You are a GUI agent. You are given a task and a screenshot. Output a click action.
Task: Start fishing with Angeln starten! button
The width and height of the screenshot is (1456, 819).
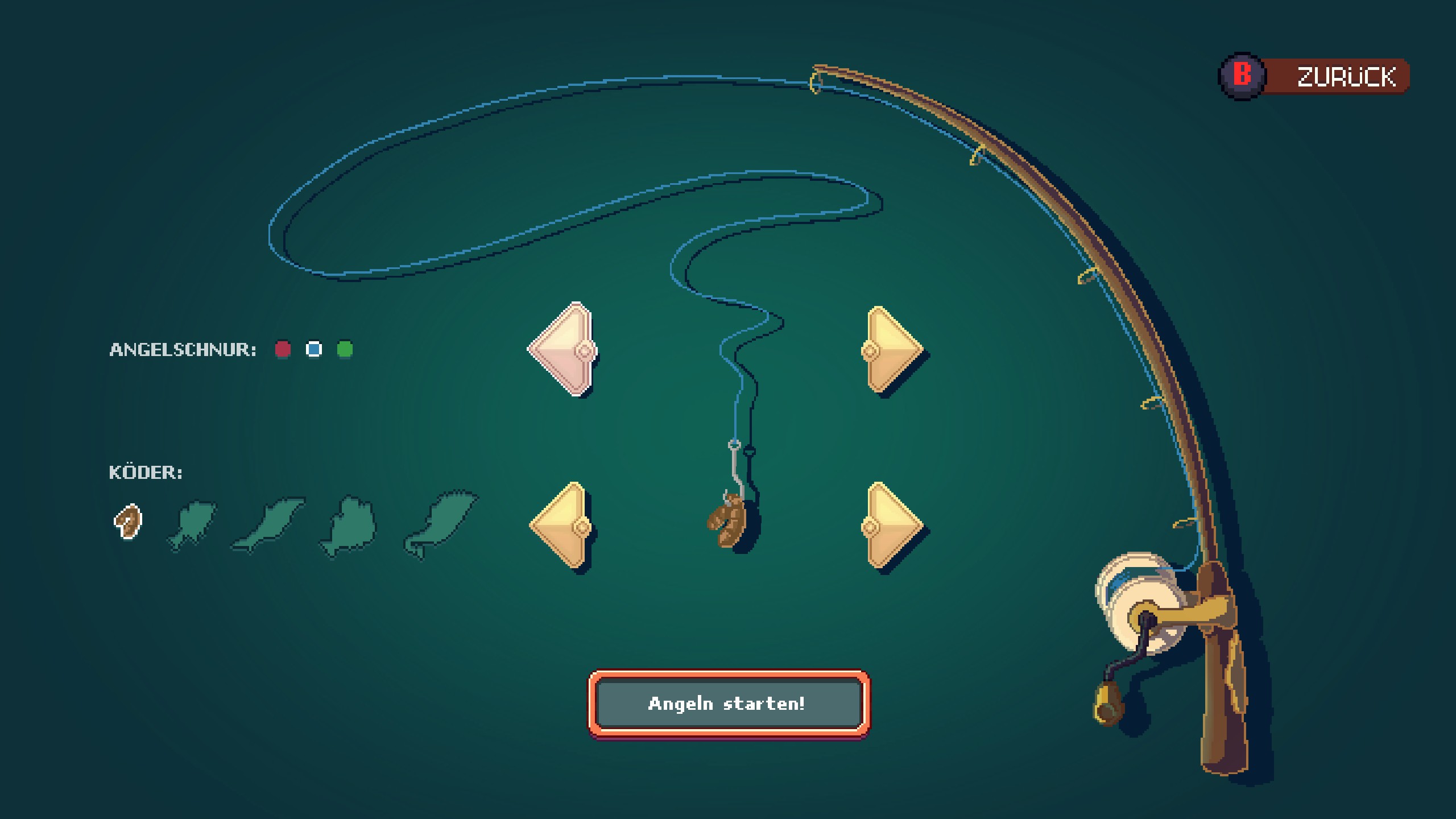[x=728, y=704]
